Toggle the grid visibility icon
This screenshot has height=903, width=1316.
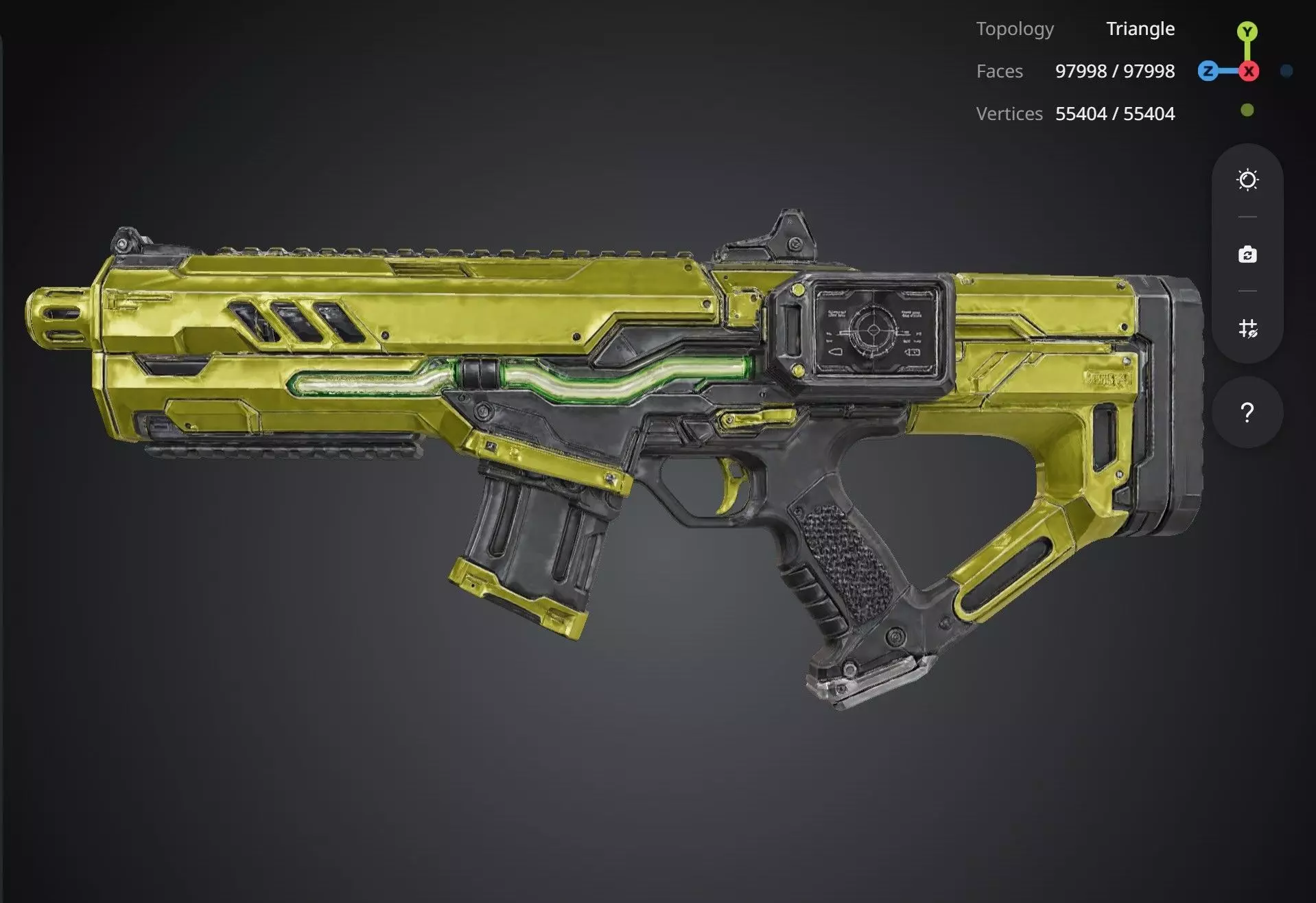[x=1247, y=329]
